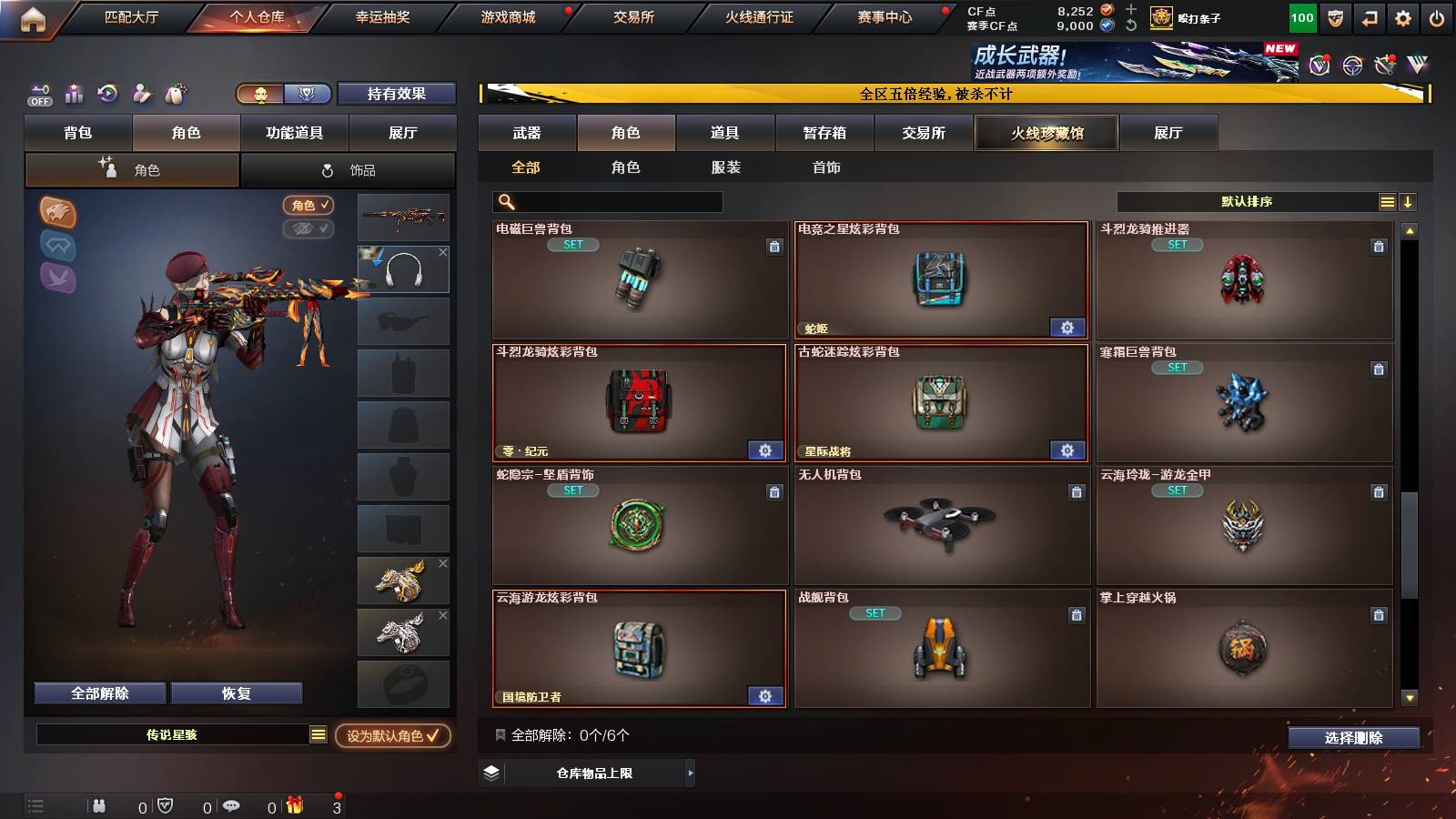Click the 选择删除 button at bottom right

pyautogui.click(x=1353, y=738)
